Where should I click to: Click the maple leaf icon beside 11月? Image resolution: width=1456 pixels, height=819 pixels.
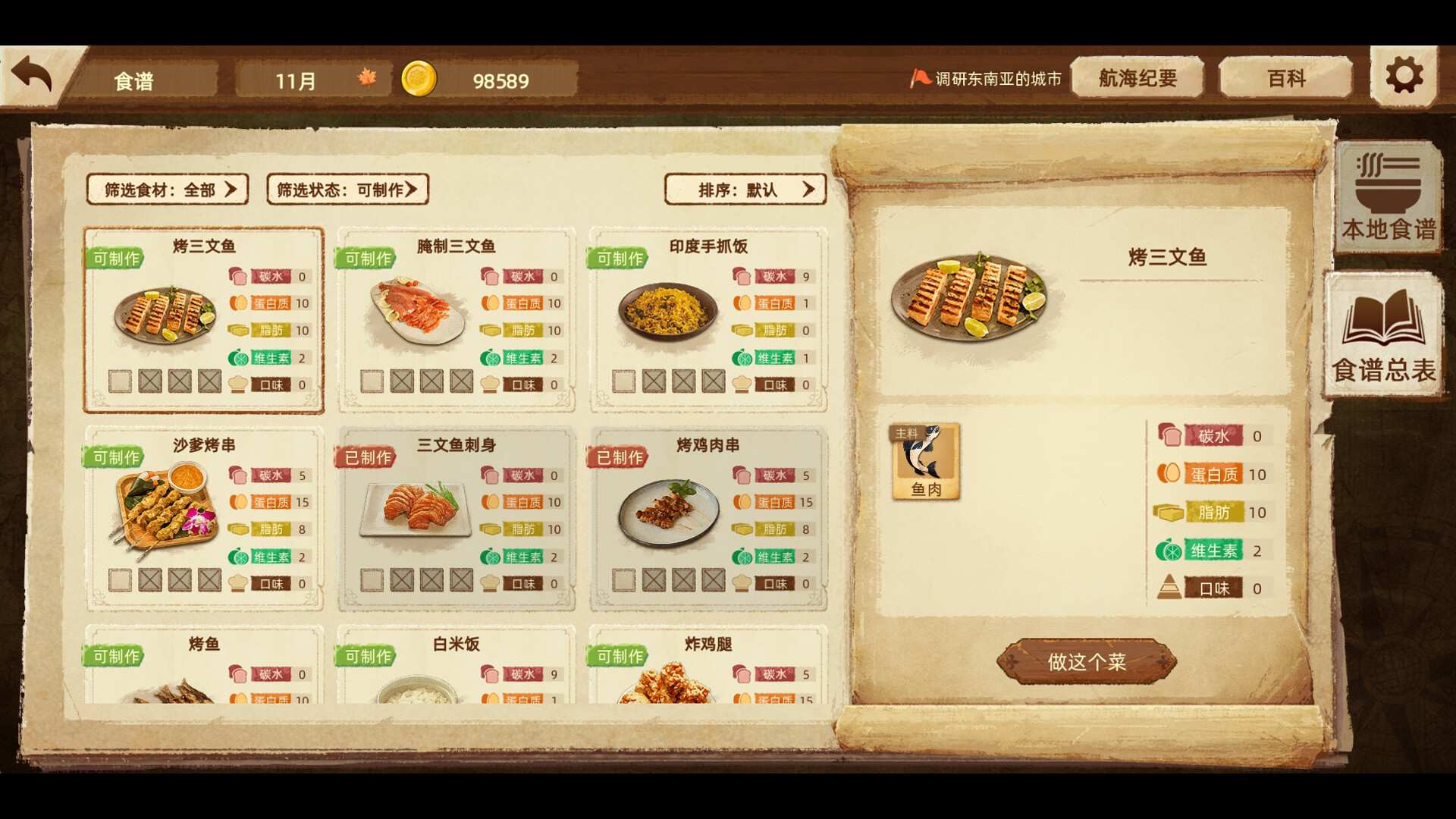pos(366,79)
